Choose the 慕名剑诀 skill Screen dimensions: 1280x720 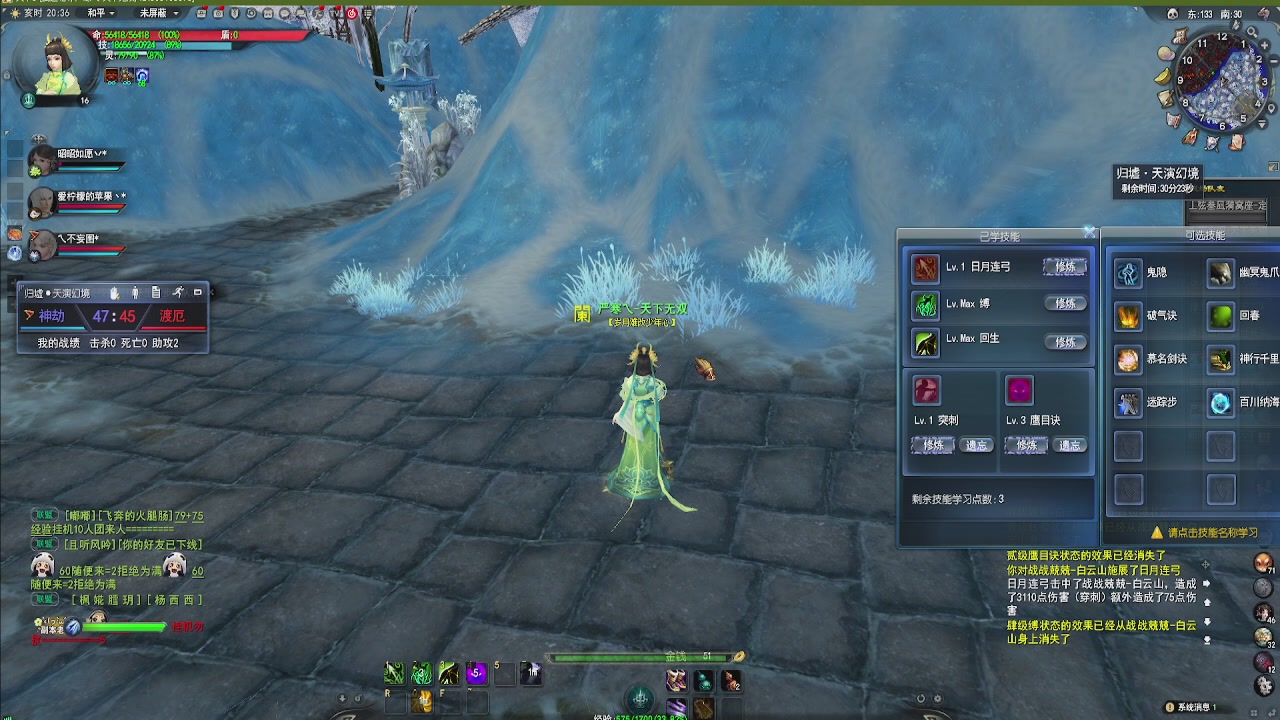1129,360
